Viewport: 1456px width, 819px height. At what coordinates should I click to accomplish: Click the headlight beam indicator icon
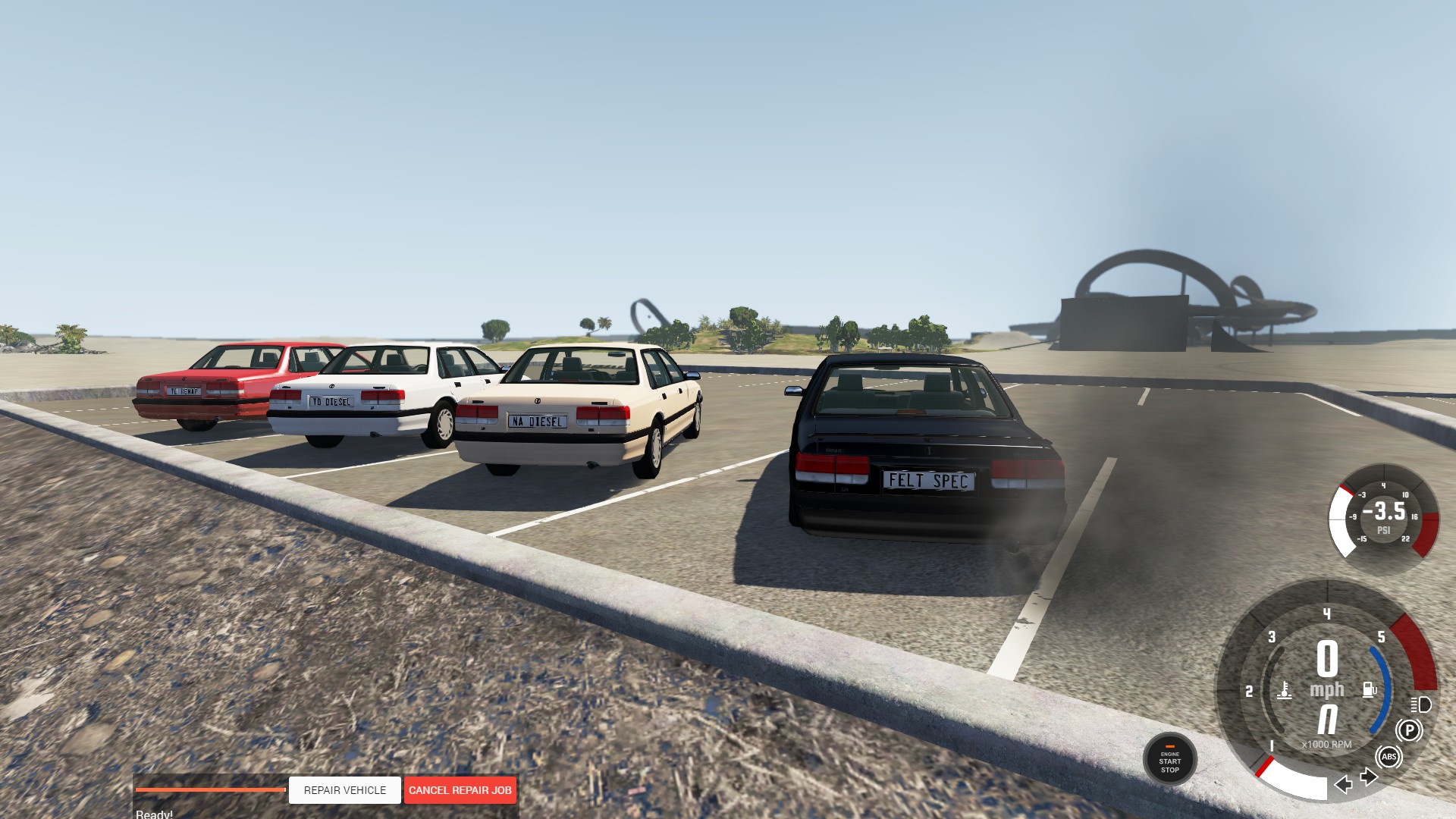click(1420, 705)
